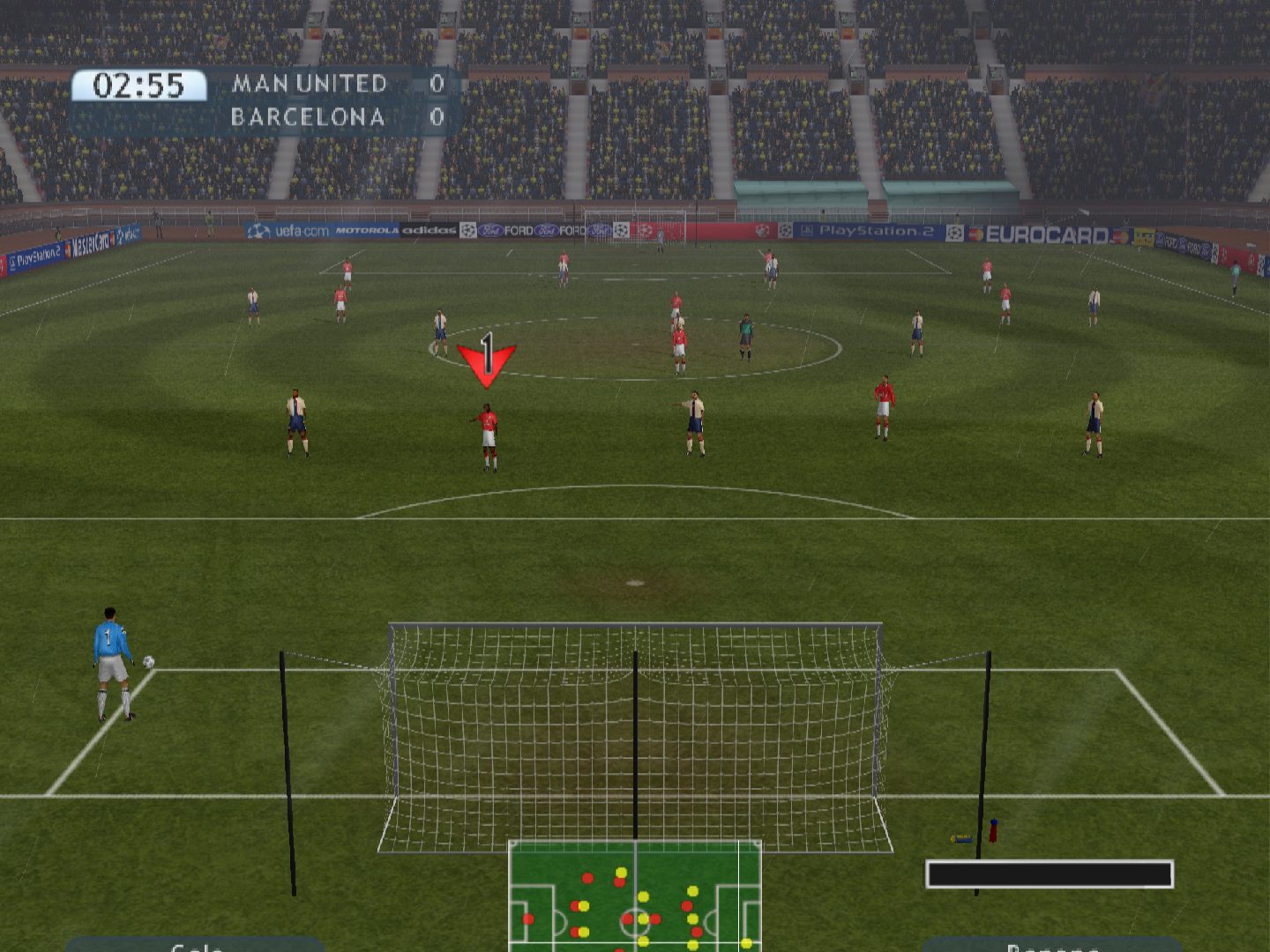Click the right player name panel
This screenshot has height=952, width=1270.
[x=1051, y=945]
